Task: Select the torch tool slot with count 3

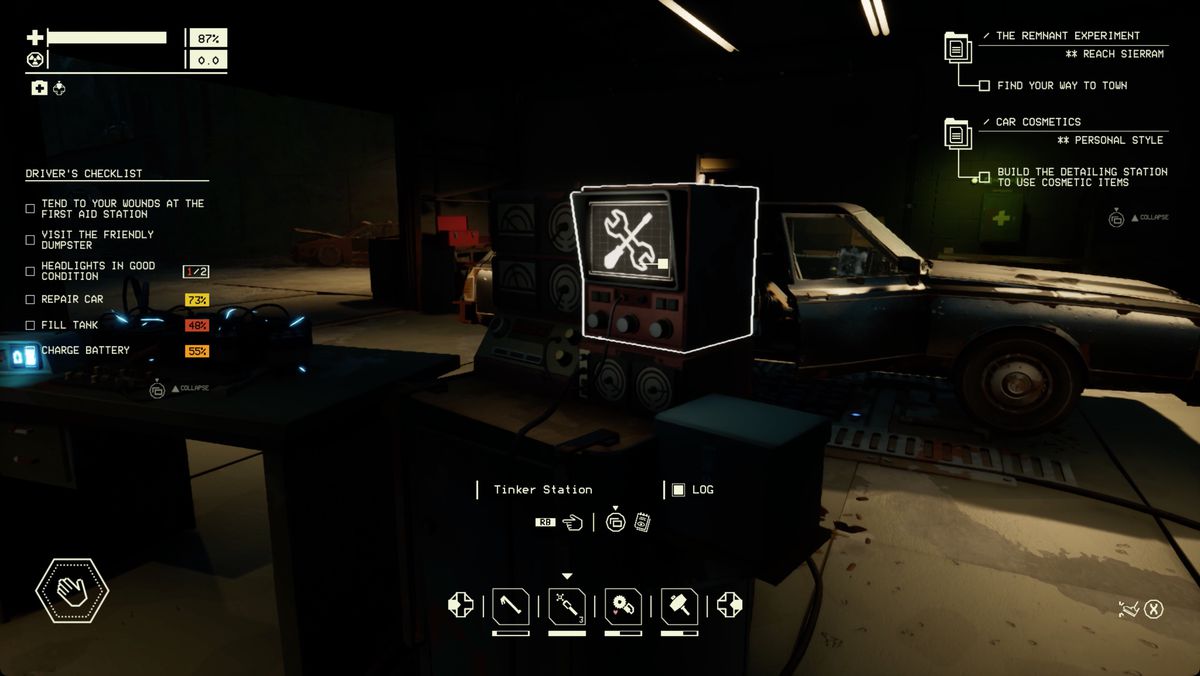Action: tap(567, 605)
